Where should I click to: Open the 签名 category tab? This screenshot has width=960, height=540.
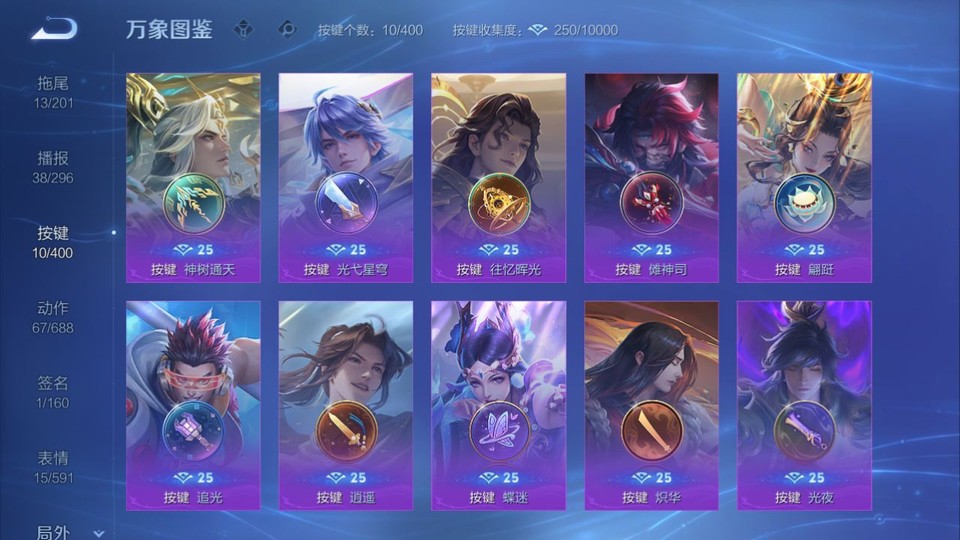[x=54, y=391]
